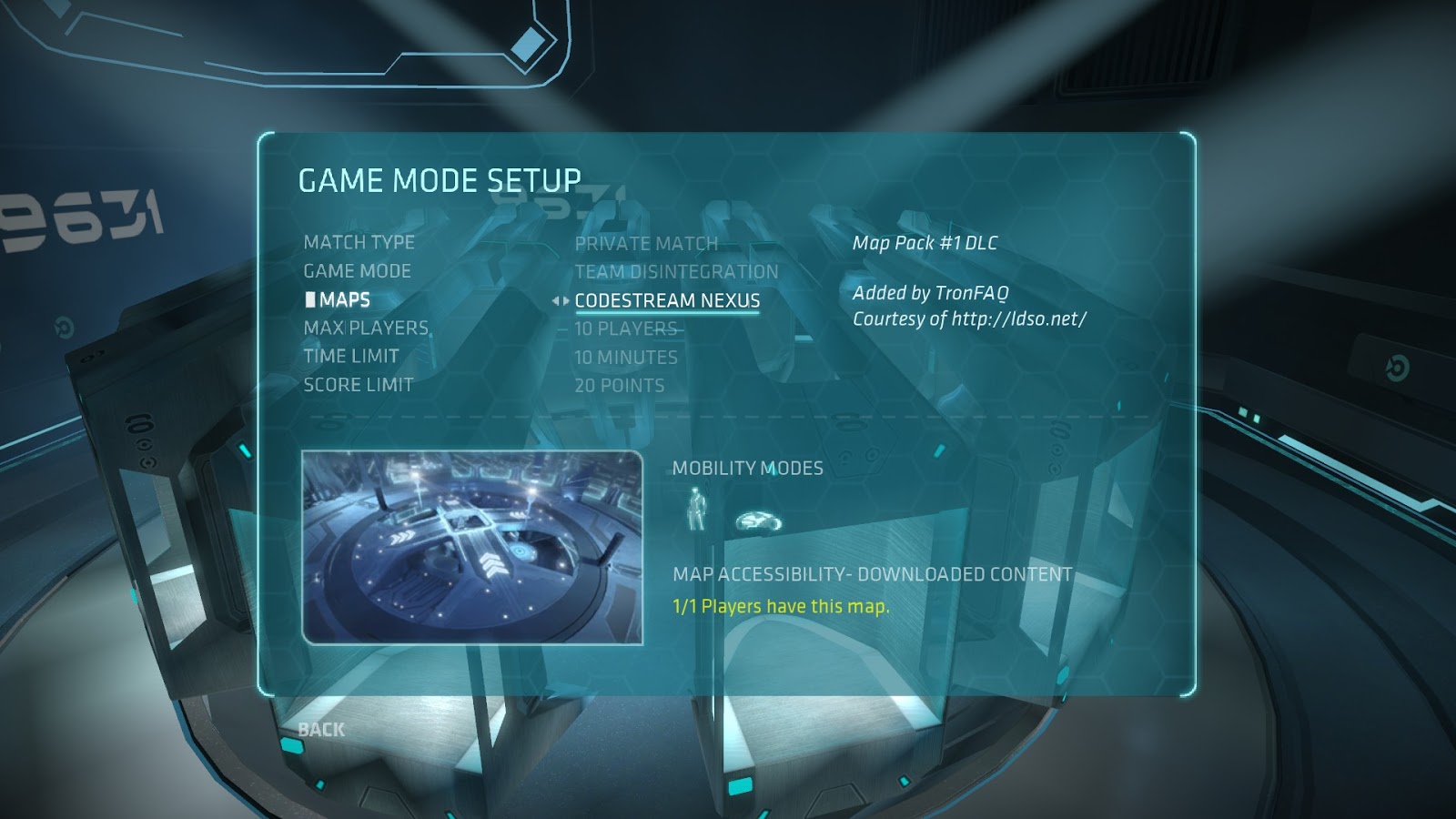
Task: Select the TIME LIMIT setting
Action: 351,357
